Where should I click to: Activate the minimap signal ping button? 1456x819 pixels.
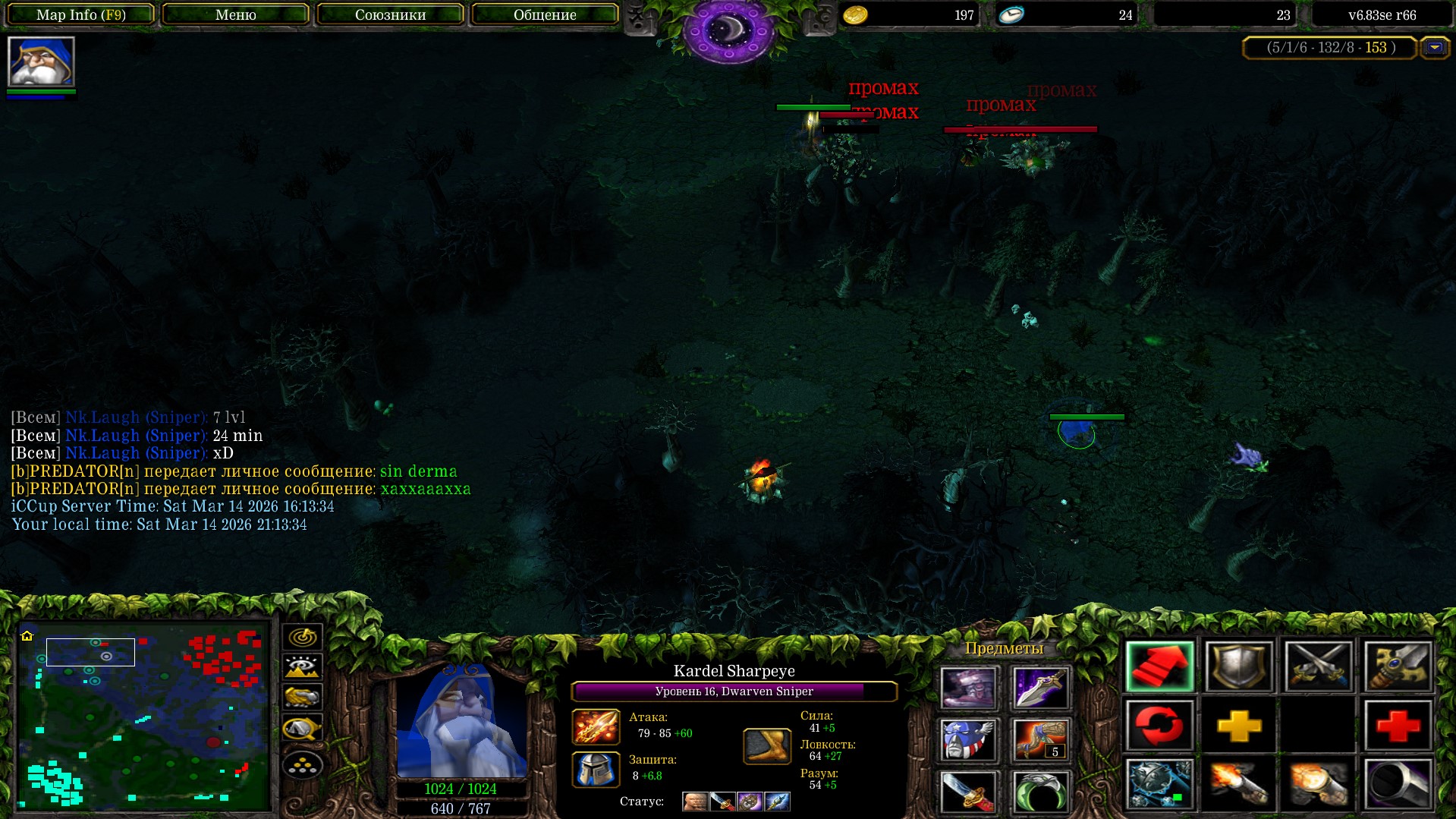click(302, 637)
